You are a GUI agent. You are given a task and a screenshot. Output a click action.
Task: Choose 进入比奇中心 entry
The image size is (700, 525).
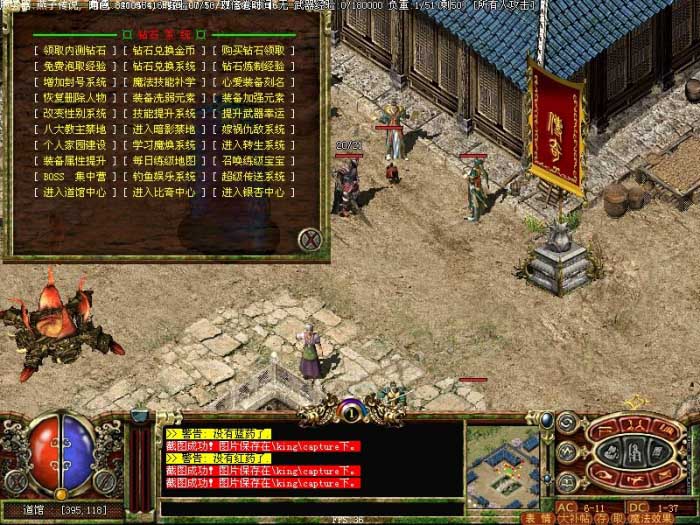tap(164, 193)
